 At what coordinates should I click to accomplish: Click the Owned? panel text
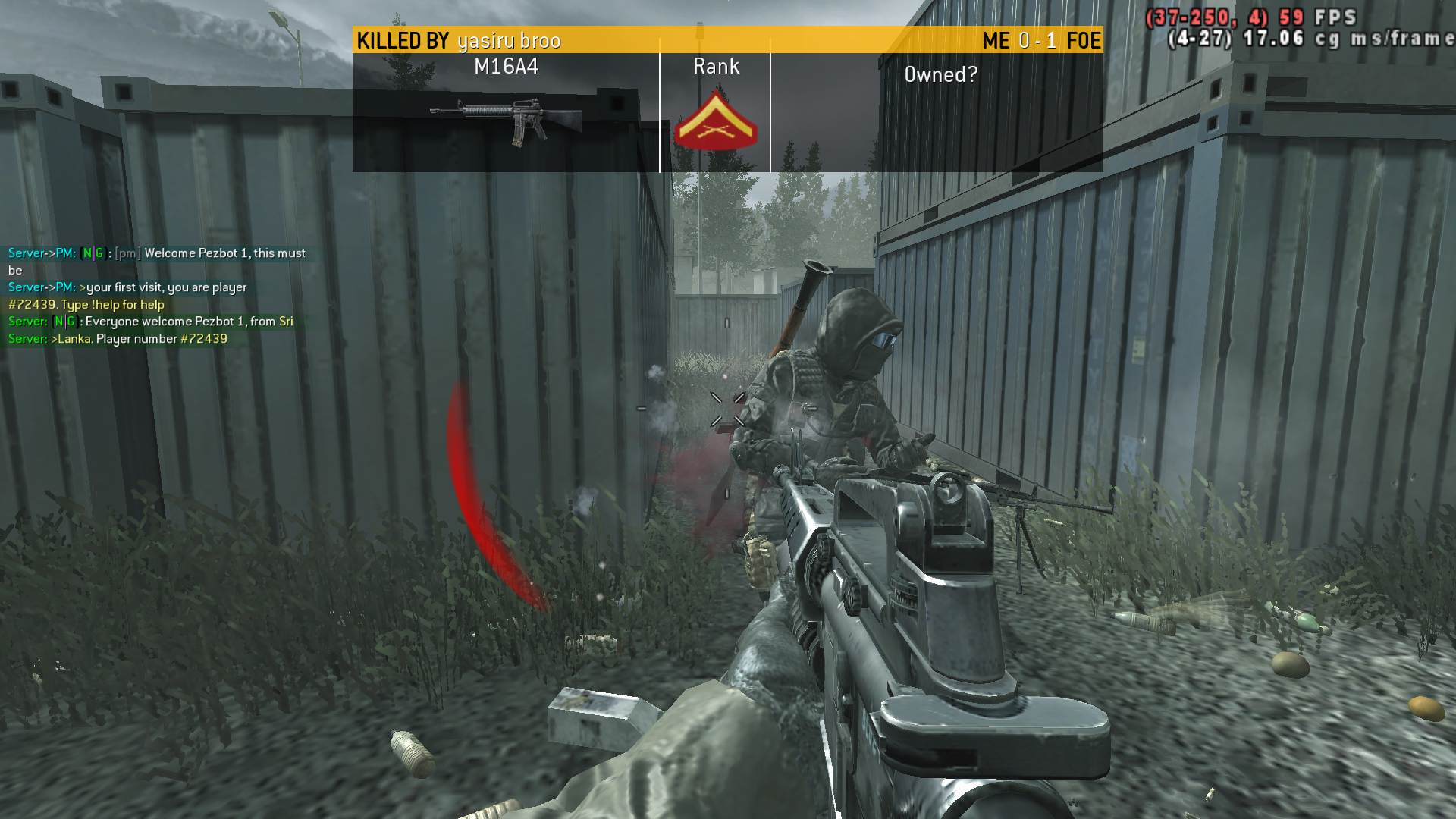pyautogui.click(x=940, y=74)
